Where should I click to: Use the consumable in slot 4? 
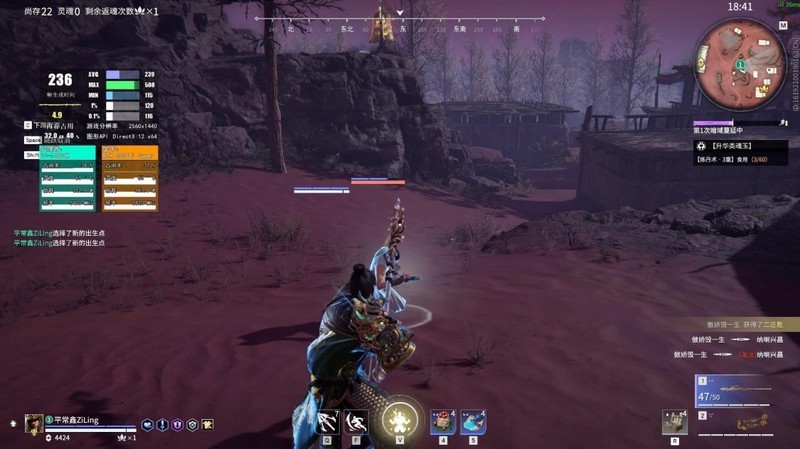[x=443, y=421]
